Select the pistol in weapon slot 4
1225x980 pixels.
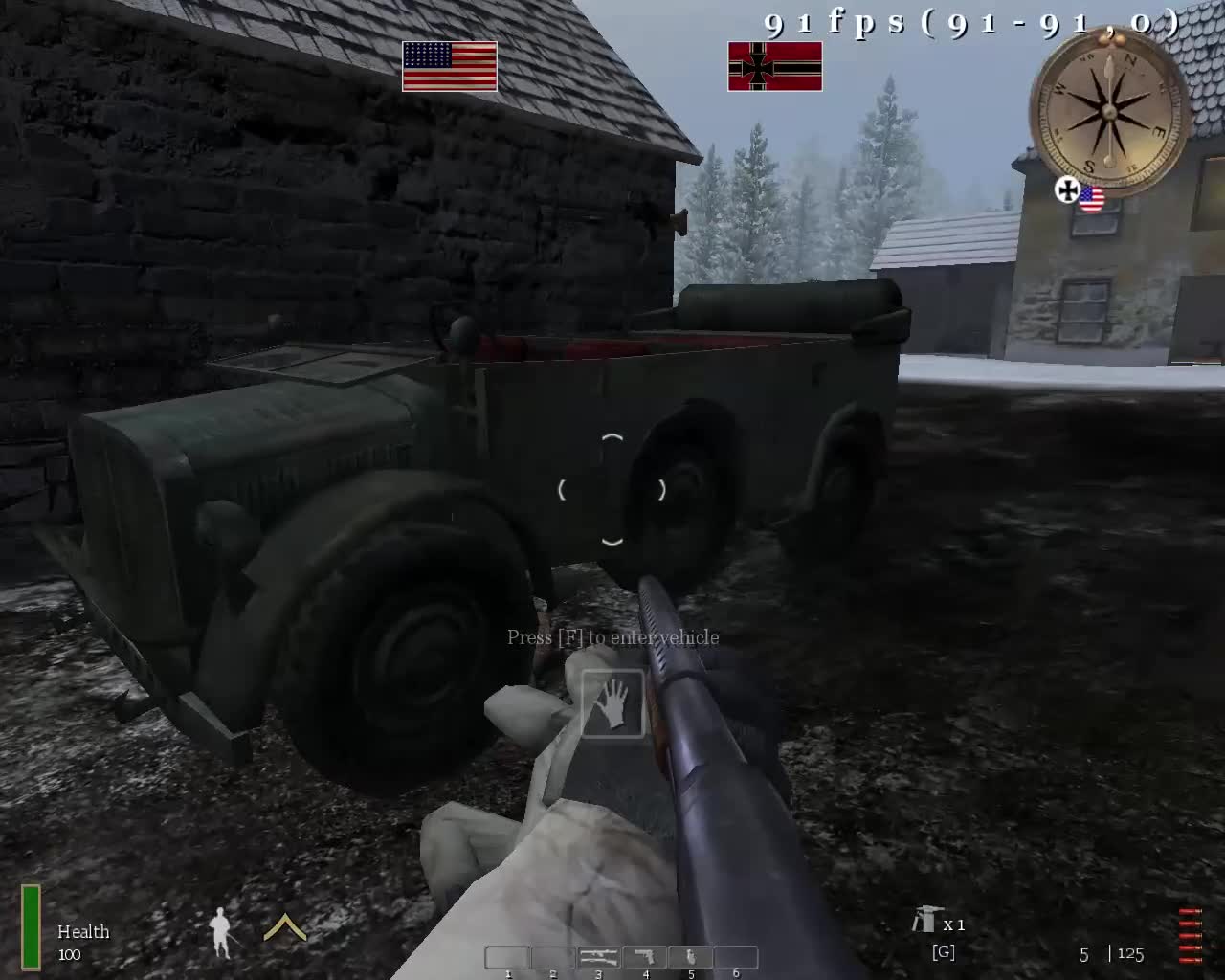644,955
